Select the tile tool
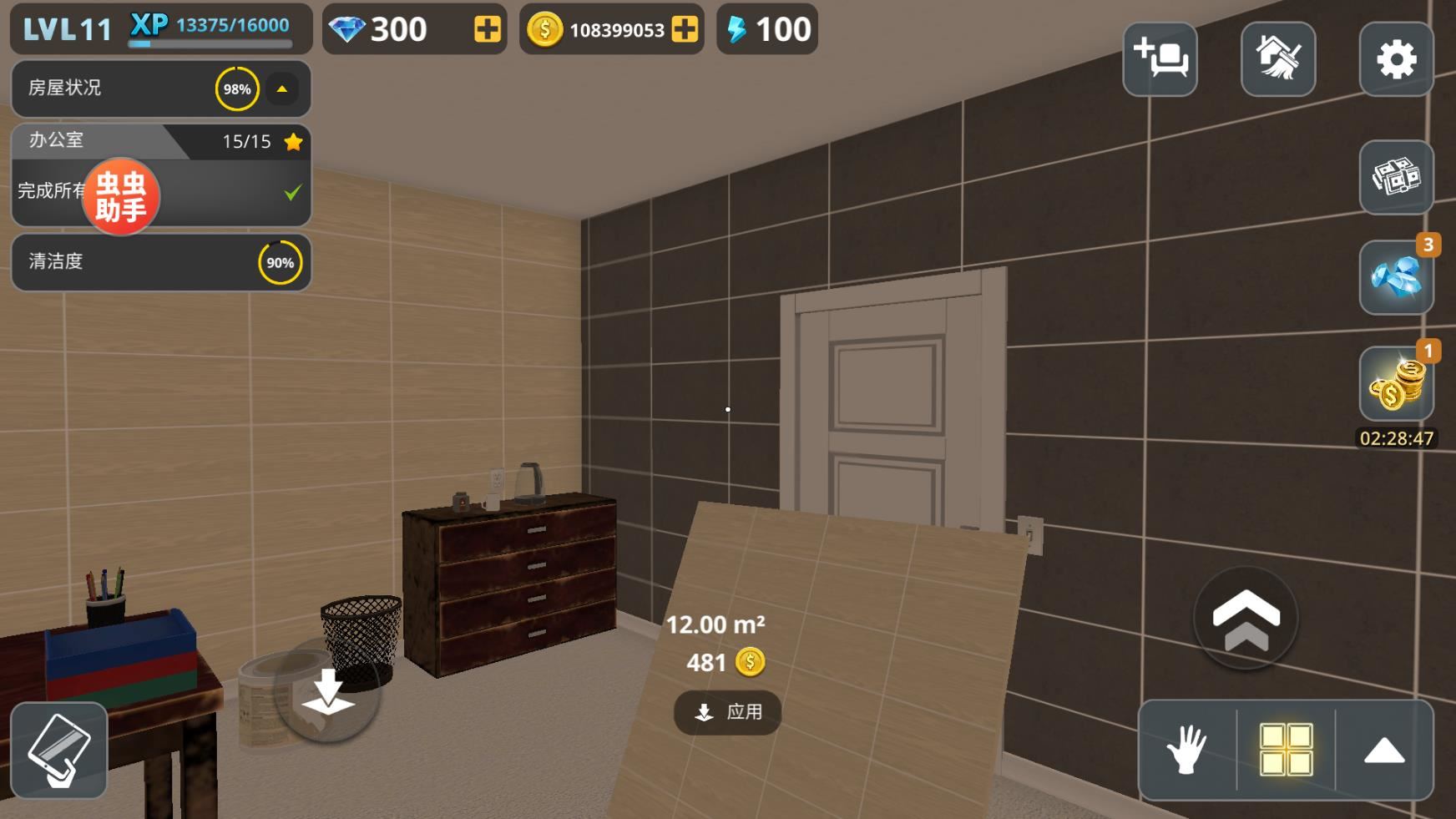 pyautogui.click(x=1286, y=749)
